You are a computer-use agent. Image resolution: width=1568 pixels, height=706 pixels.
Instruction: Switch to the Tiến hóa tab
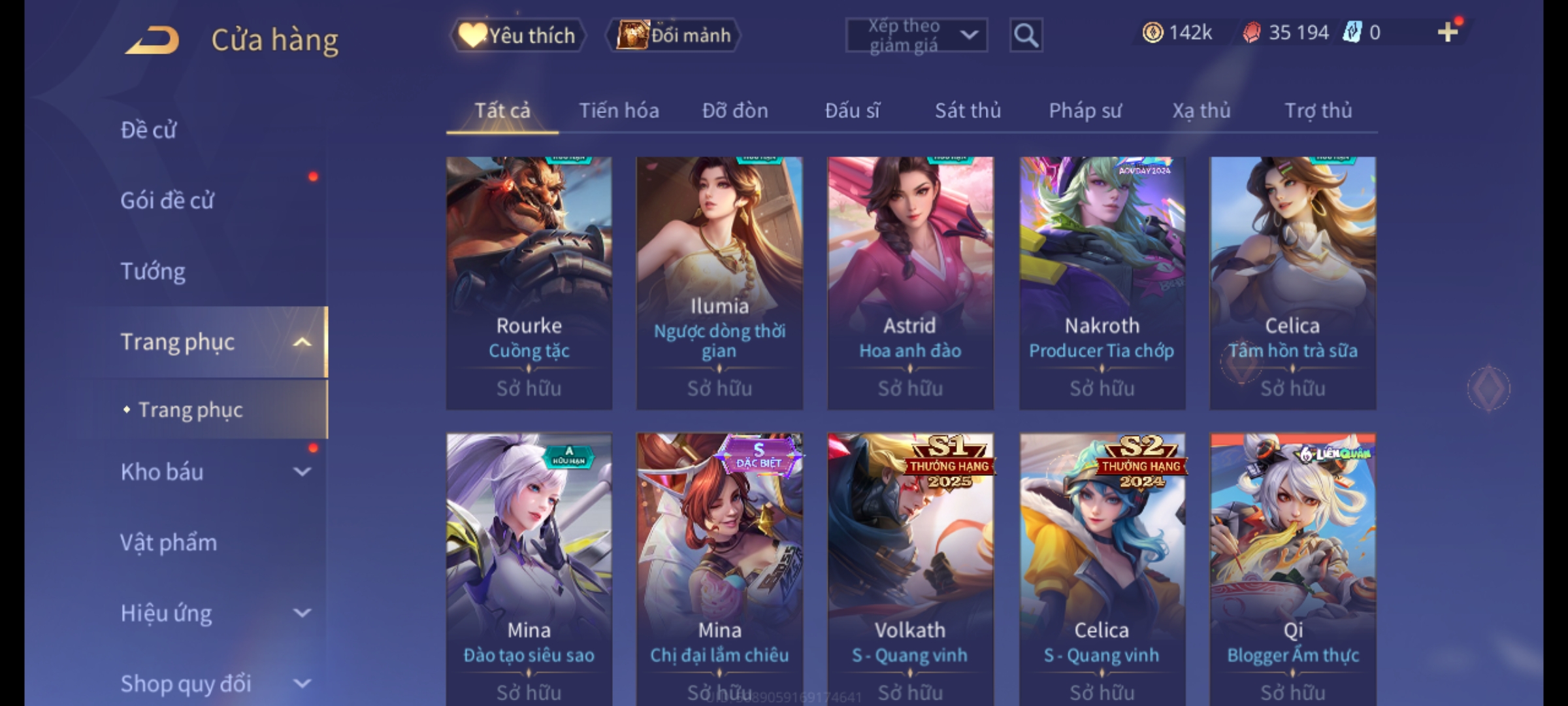coord(619,110)
